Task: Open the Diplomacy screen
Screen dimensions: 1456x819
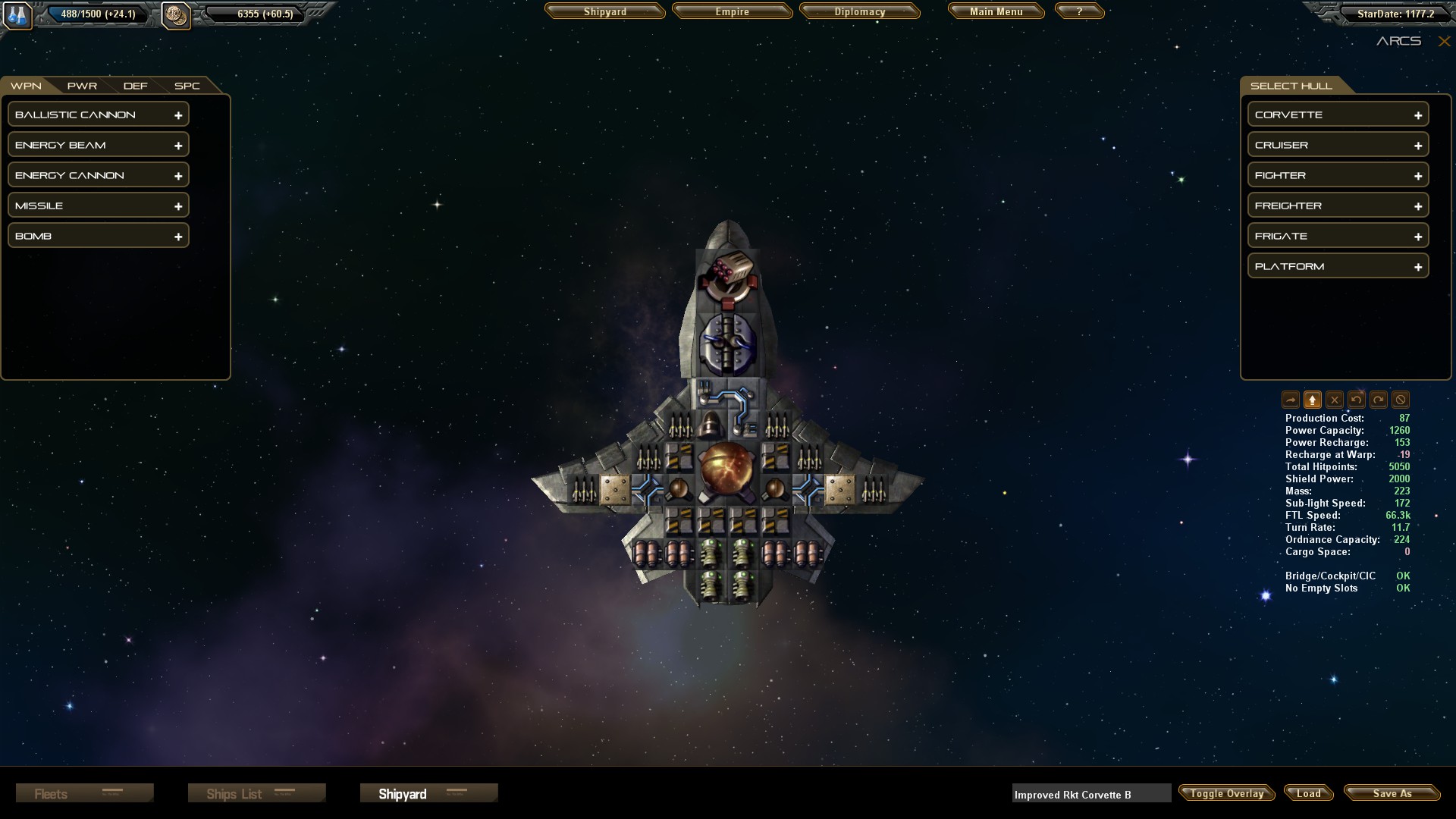Action: [859, 12]
